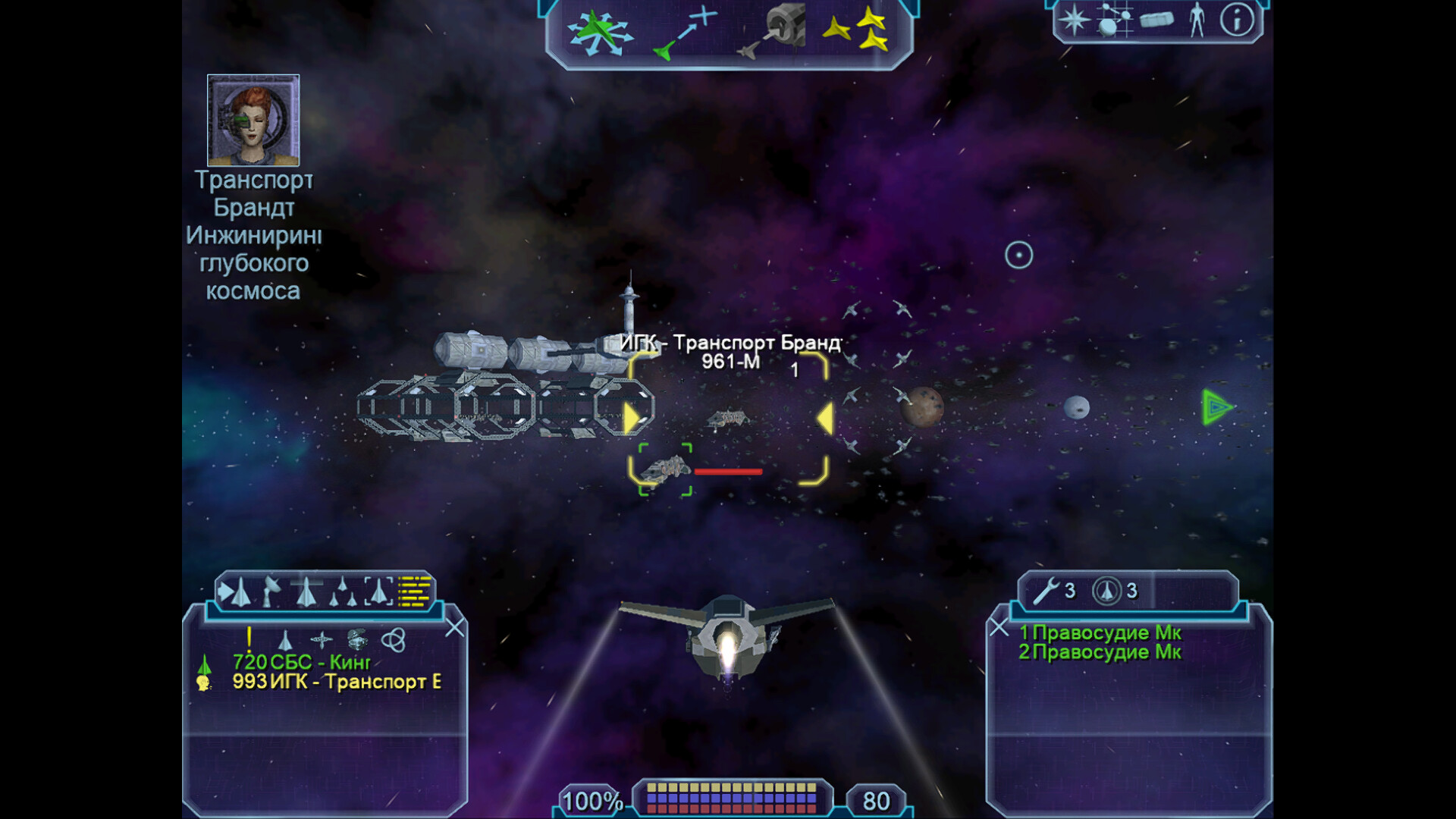Filter contacts by the trefoil knot icon

point(393,640)
